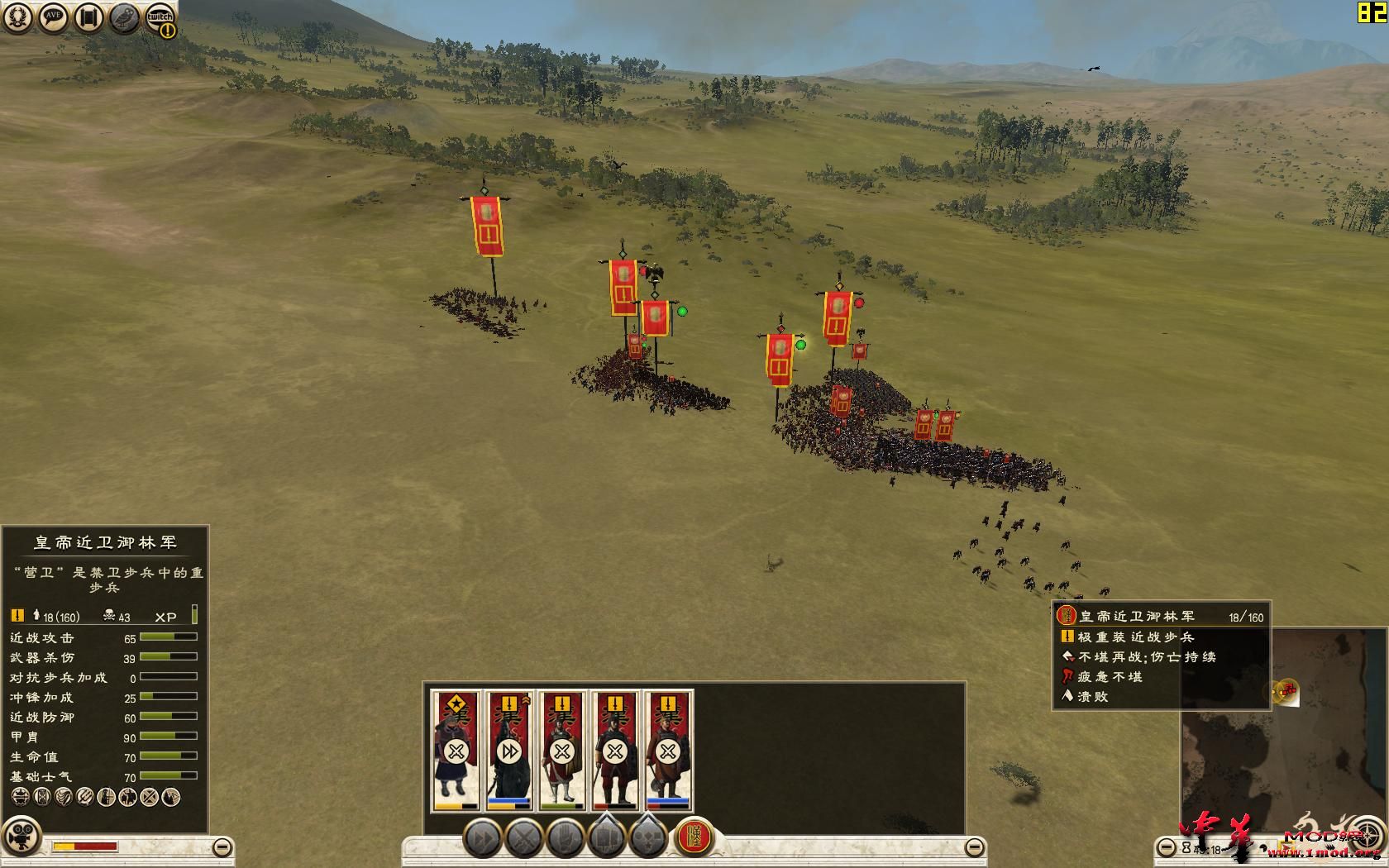Open the scroll icon button
Image resolution: width=1389 pixels, height=868 pixels.
tap(89, 18)
